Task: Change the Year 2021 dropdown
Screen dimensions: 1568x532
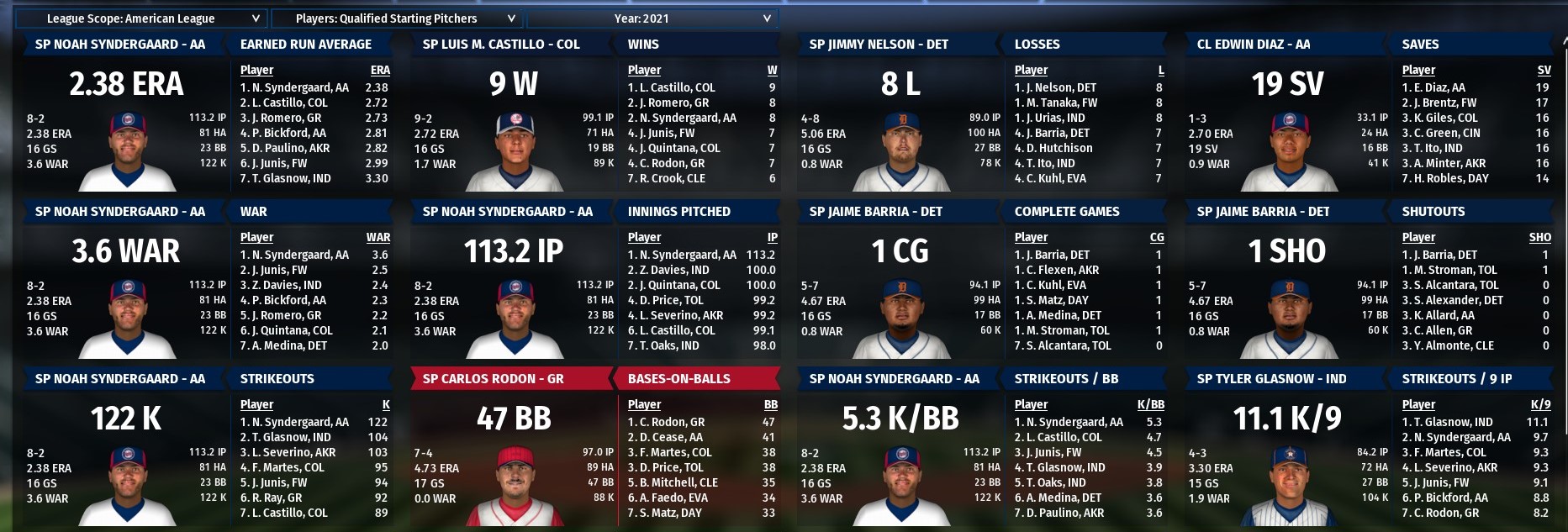Action: (x=652, y=18)
